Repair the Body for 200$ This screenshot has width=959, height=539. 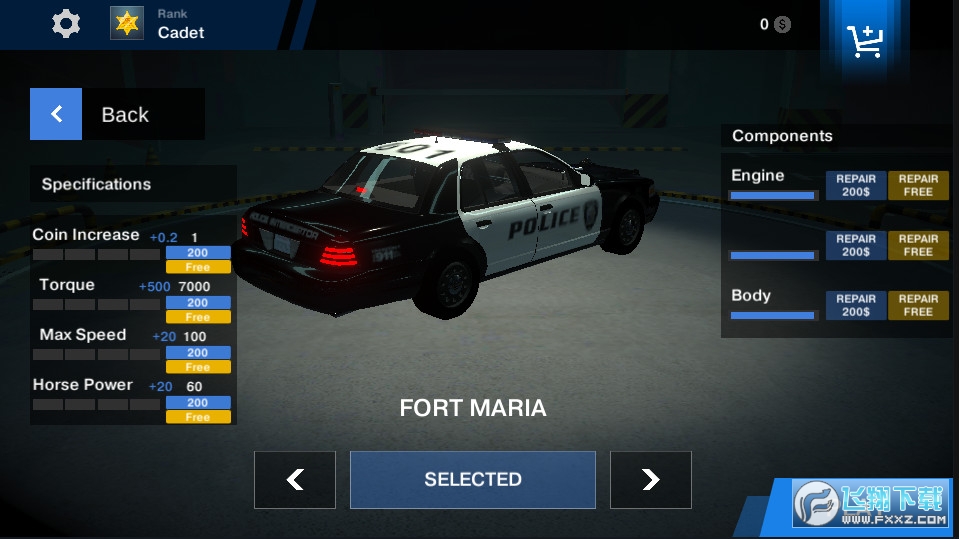point(856,305)
